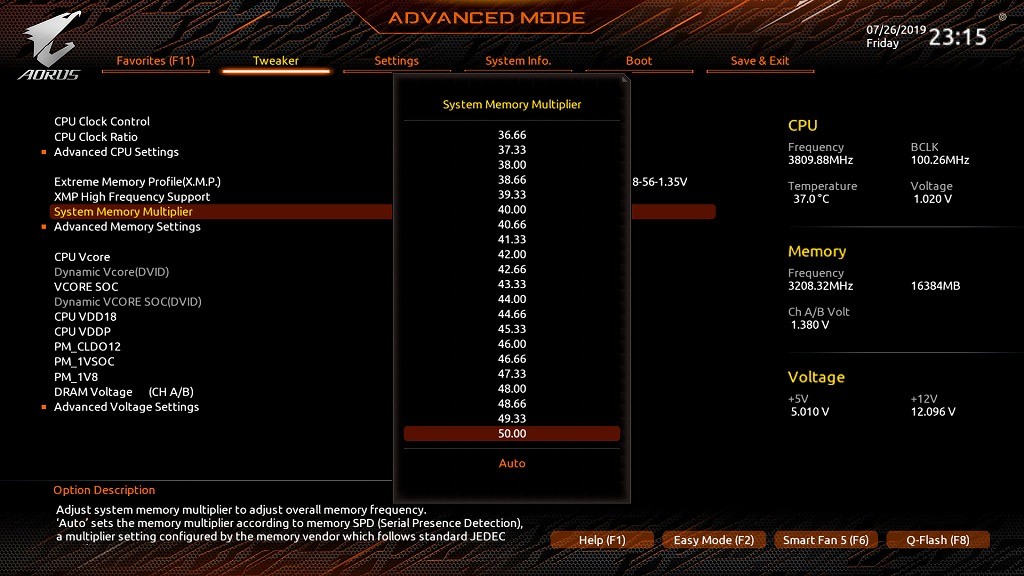Image resolution: width=1024 pixels, height=576 pixels.
Task: Switch to the Favorites (F11) tab
Action: (155, 61)
